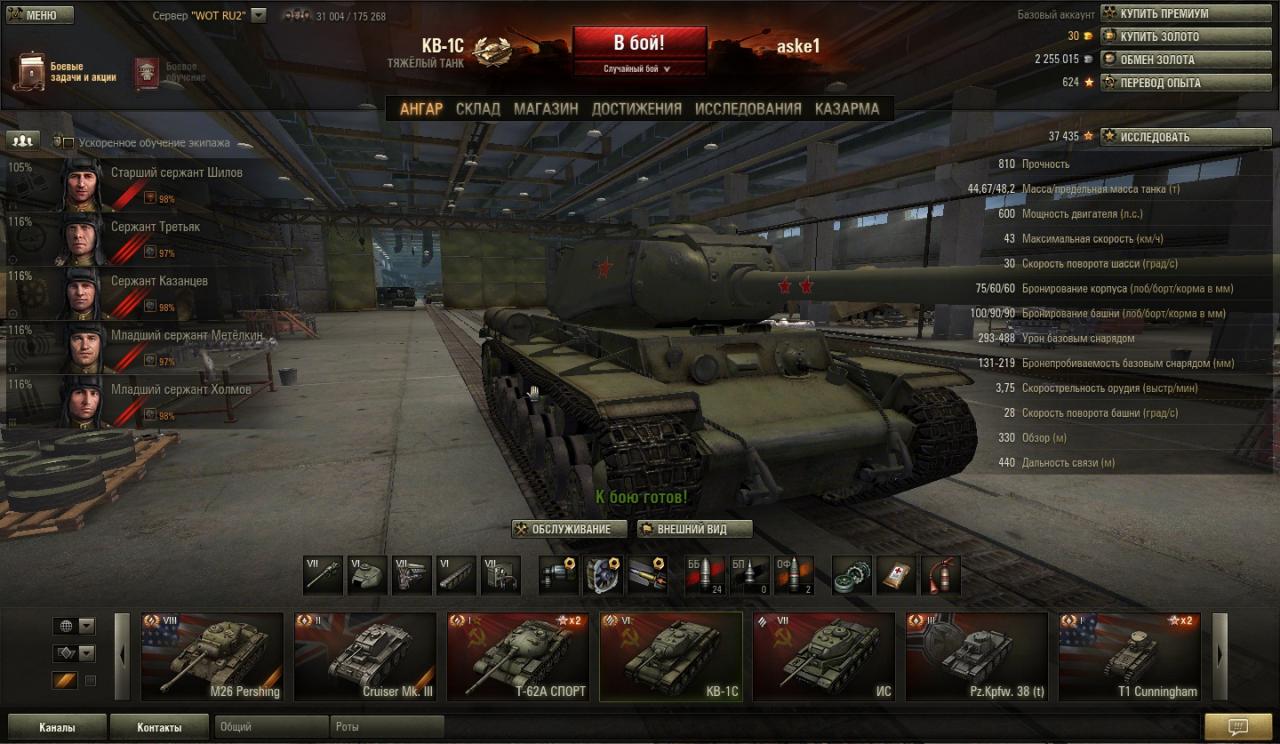Start battle with the В бой! button

(x=639, y=43)
